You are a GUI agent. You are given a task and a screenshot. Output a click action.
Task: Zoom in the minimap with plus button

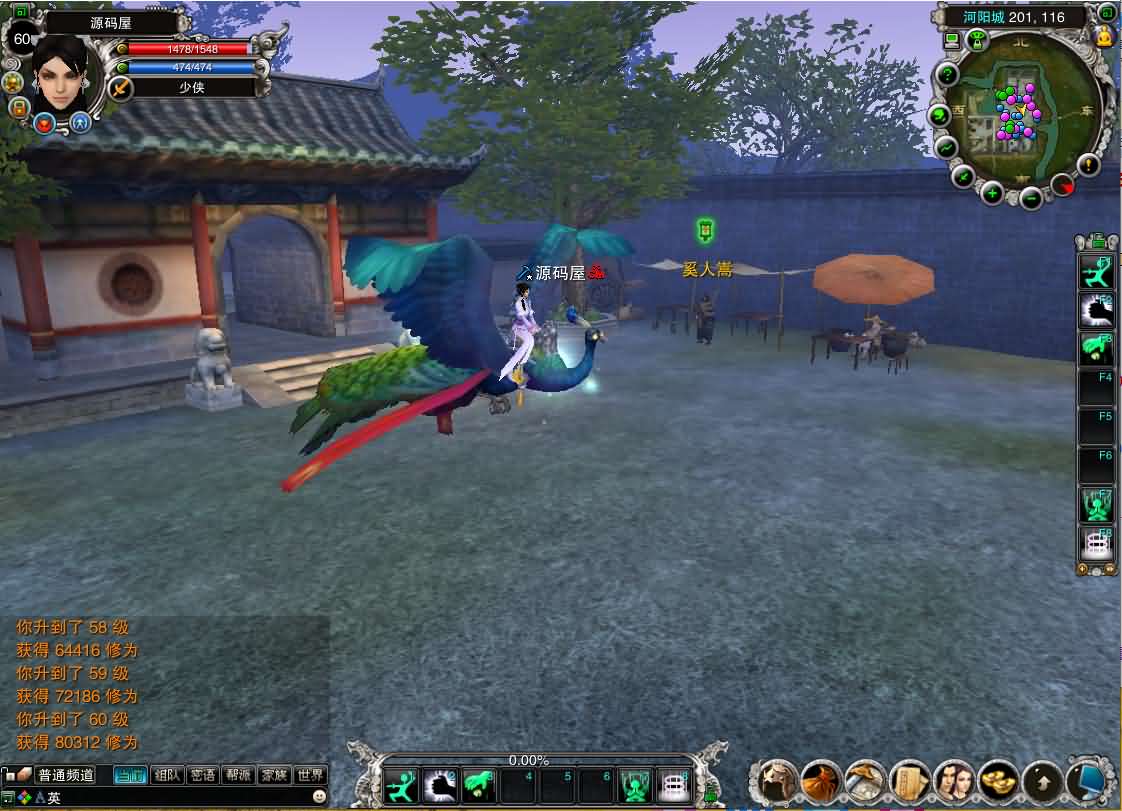[x=992, y=193]
